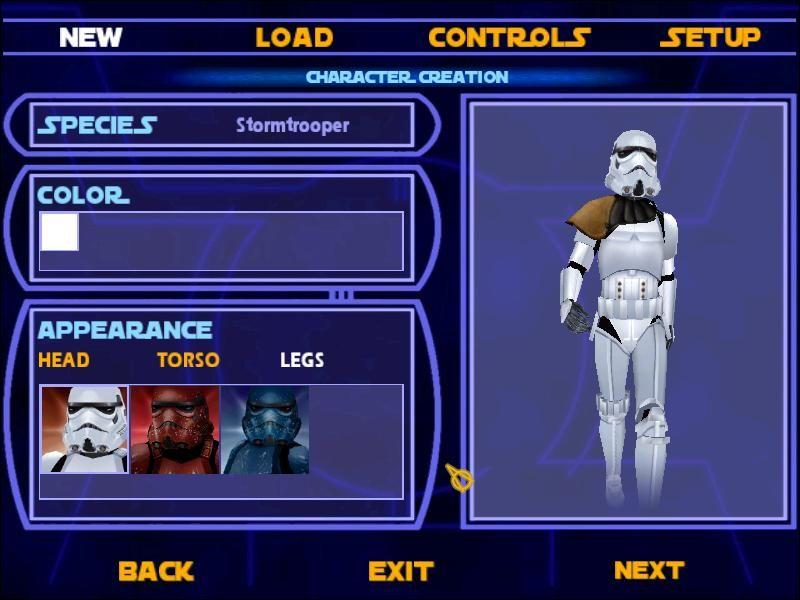Switch to the Legs appearance tab
Screen dimensions: 800x600
(x=301, y=360)
